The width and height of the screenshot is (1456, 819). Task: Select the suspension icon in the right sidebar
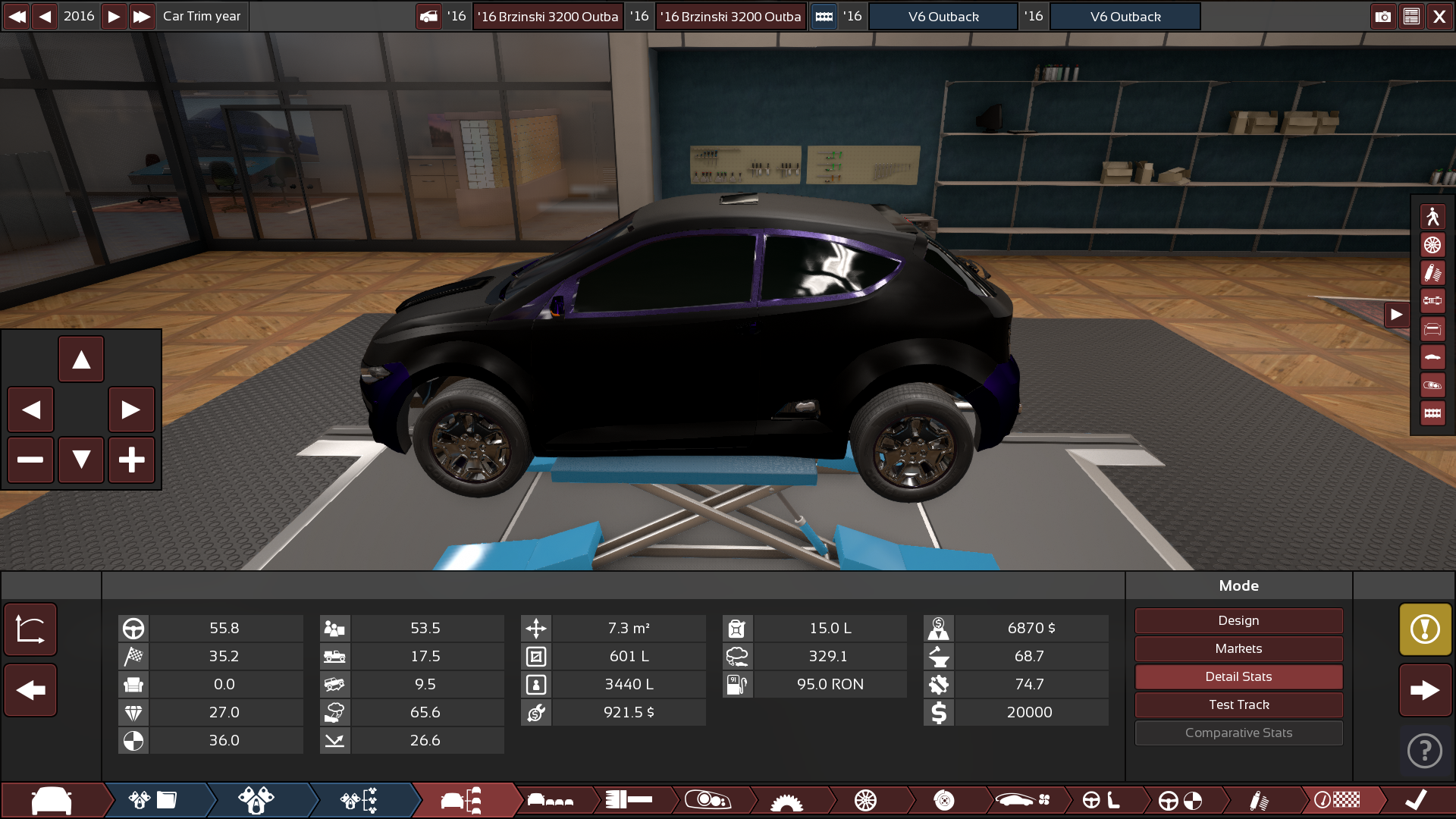click(x=1432, y=272)
